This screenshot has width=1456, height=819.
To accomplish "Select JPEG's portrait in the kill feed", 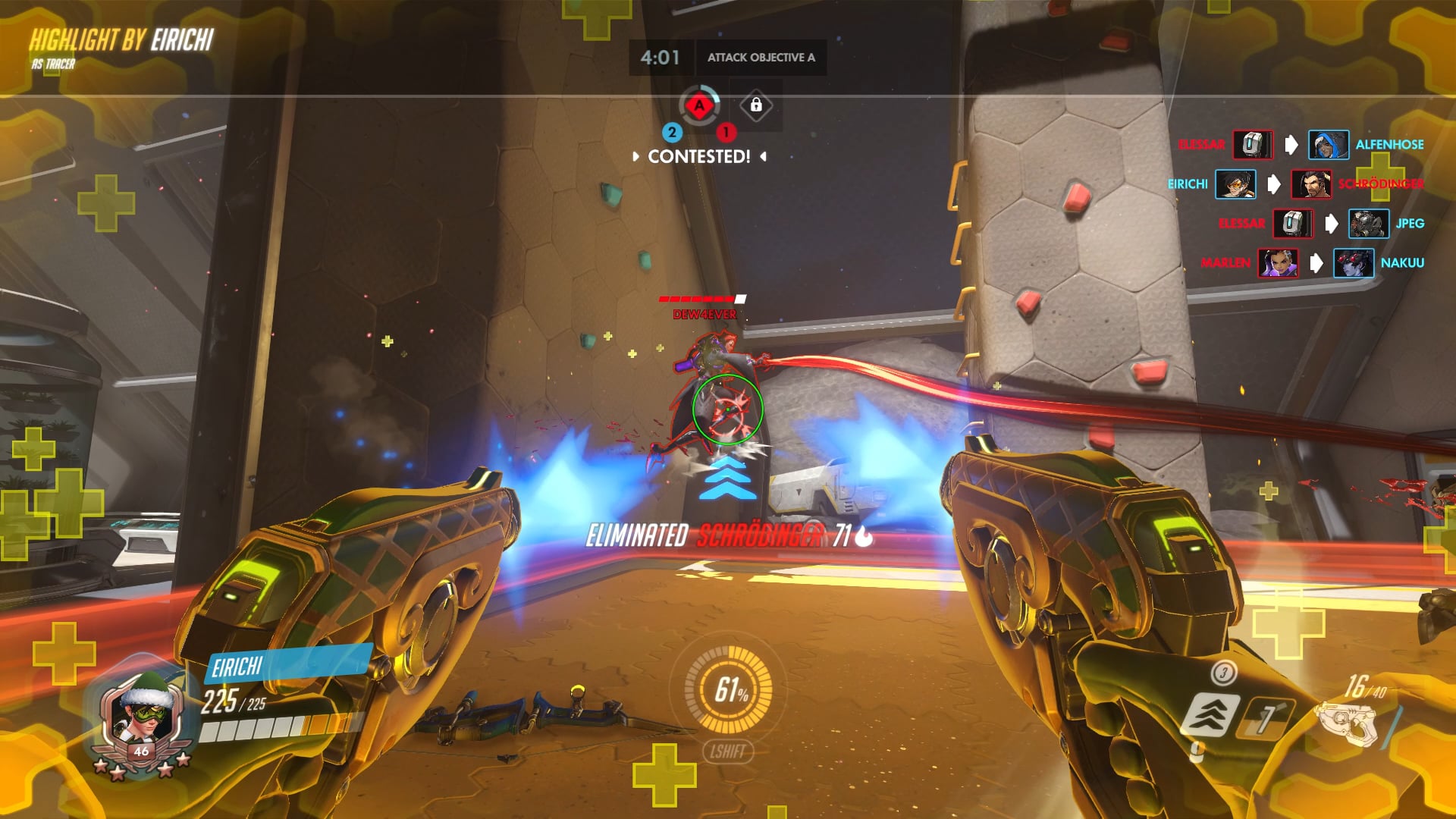I will [x=1368, y=224].
